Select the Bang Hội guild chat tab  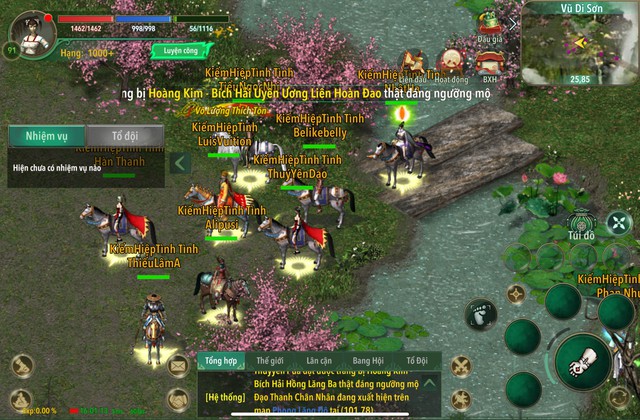[x=368, y=360]
